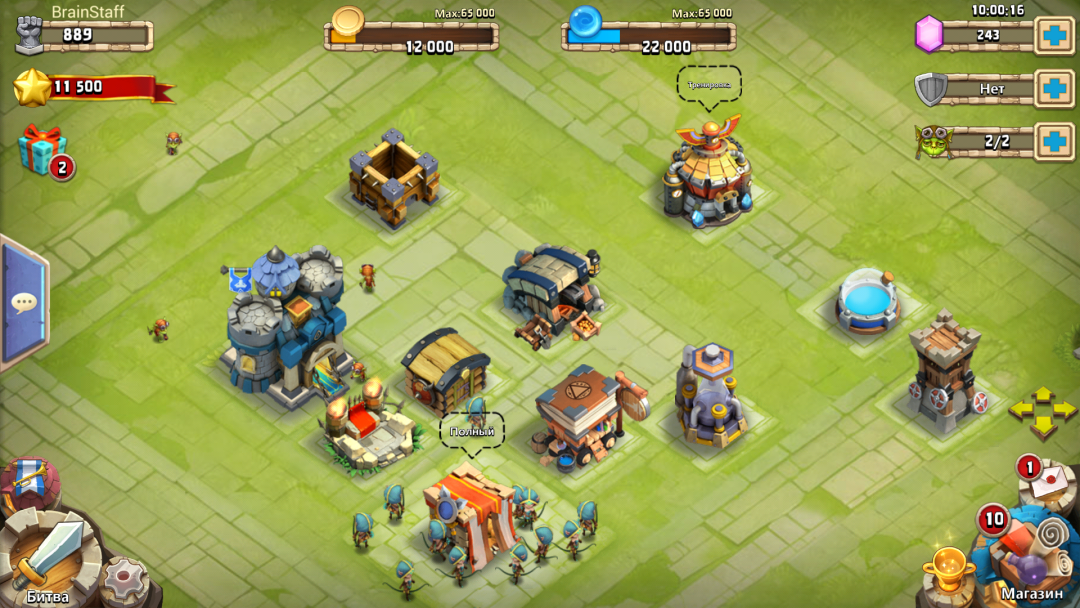Open the mail envelope inbox

click(1045, 476)
